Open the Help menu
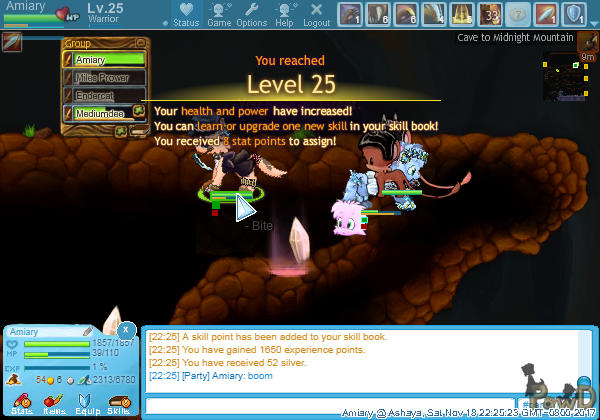This screenshot has width=600, height=420. pyautogui.click(x=284, y=14)
